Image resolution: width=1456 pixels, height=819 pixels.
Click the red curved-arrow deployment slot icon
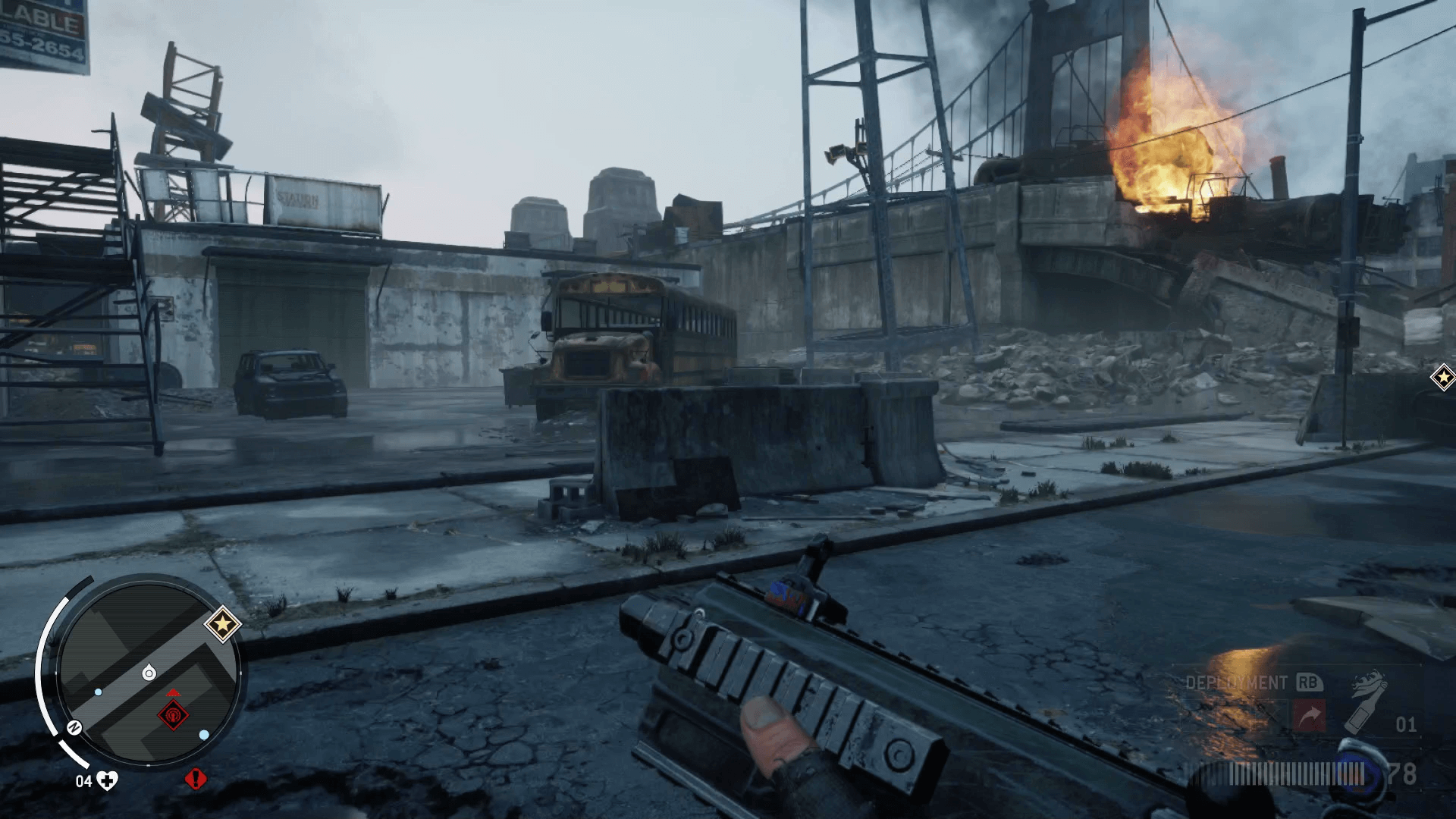[1310, 714]
